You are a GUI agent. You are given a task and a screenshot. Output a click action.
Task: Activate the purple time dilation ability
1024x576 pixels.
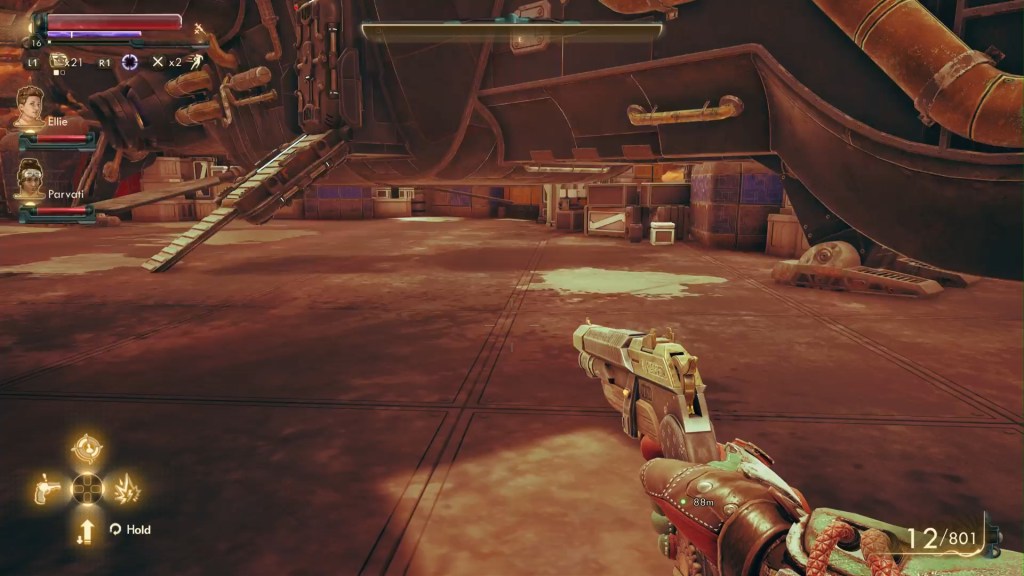[130, 62]
